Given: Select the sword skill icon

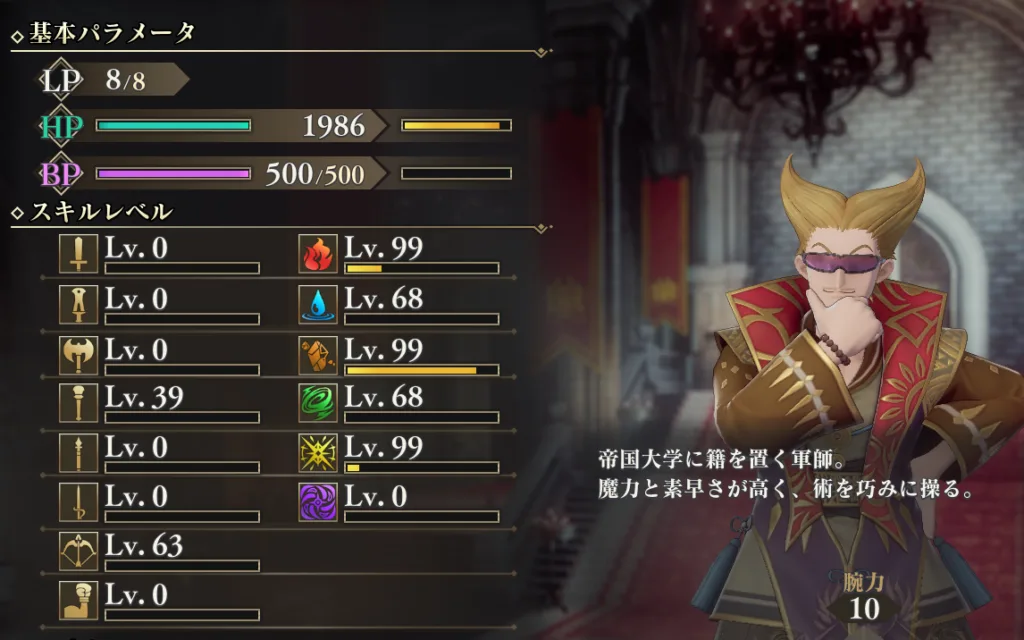Looking at the screenshot, I should pos(78,255).
